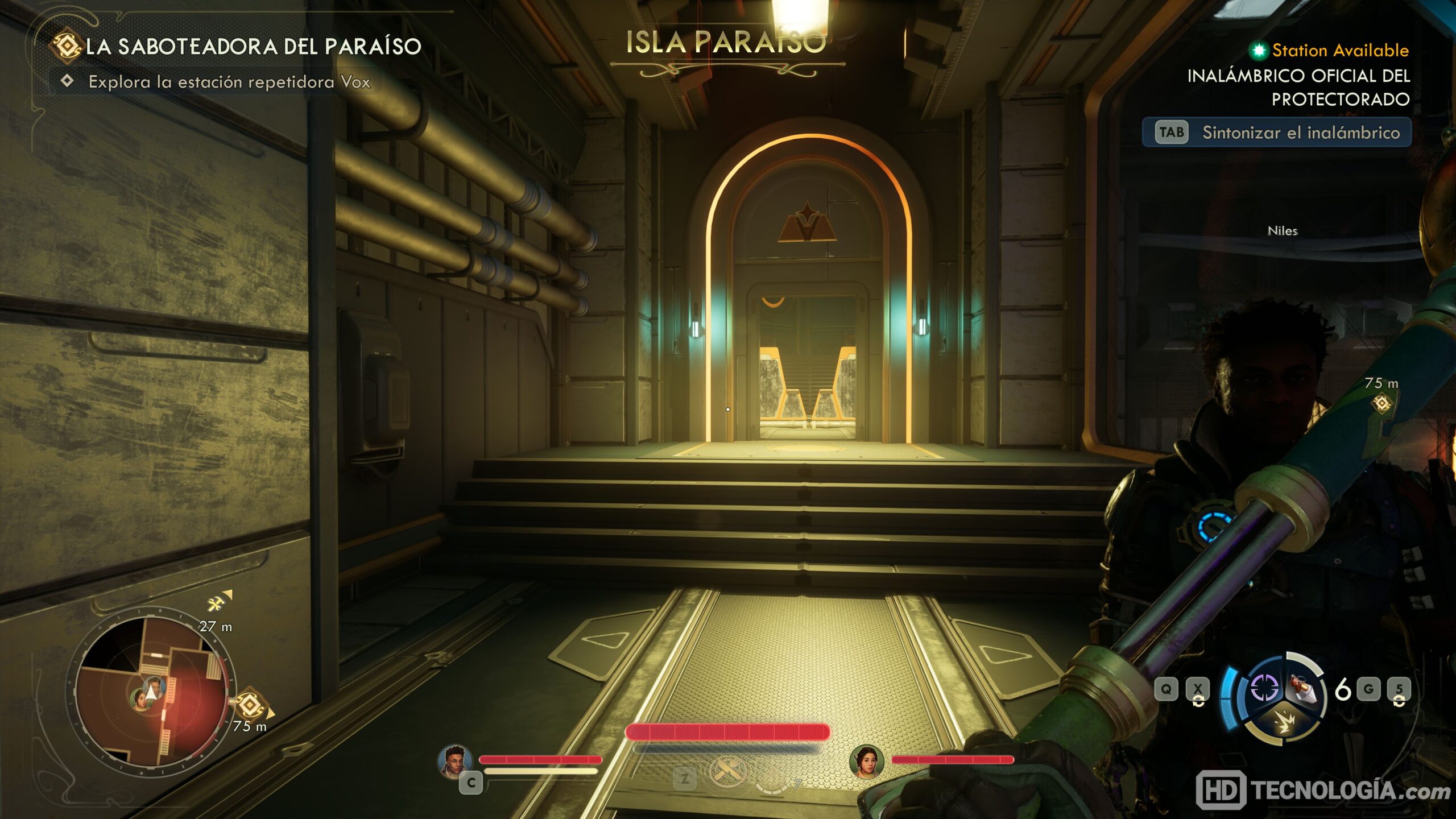Choose the Sintonizar el inalámbrico radio prompt
The image size is (1456, 819).
click(1277, 133)
